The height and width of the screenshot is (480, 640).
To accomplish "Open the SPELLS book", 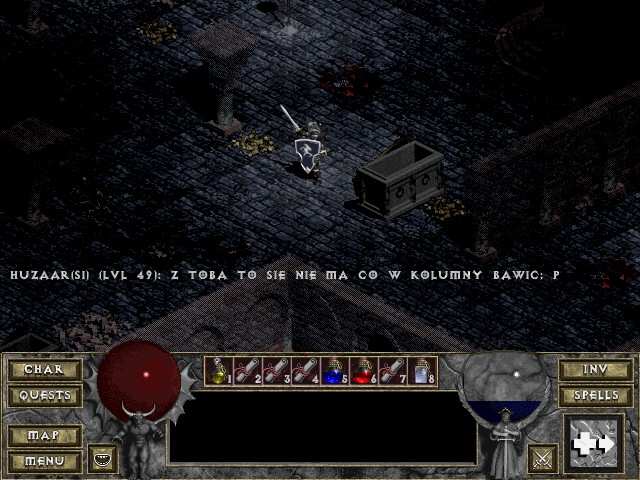I will coord(595,396).
